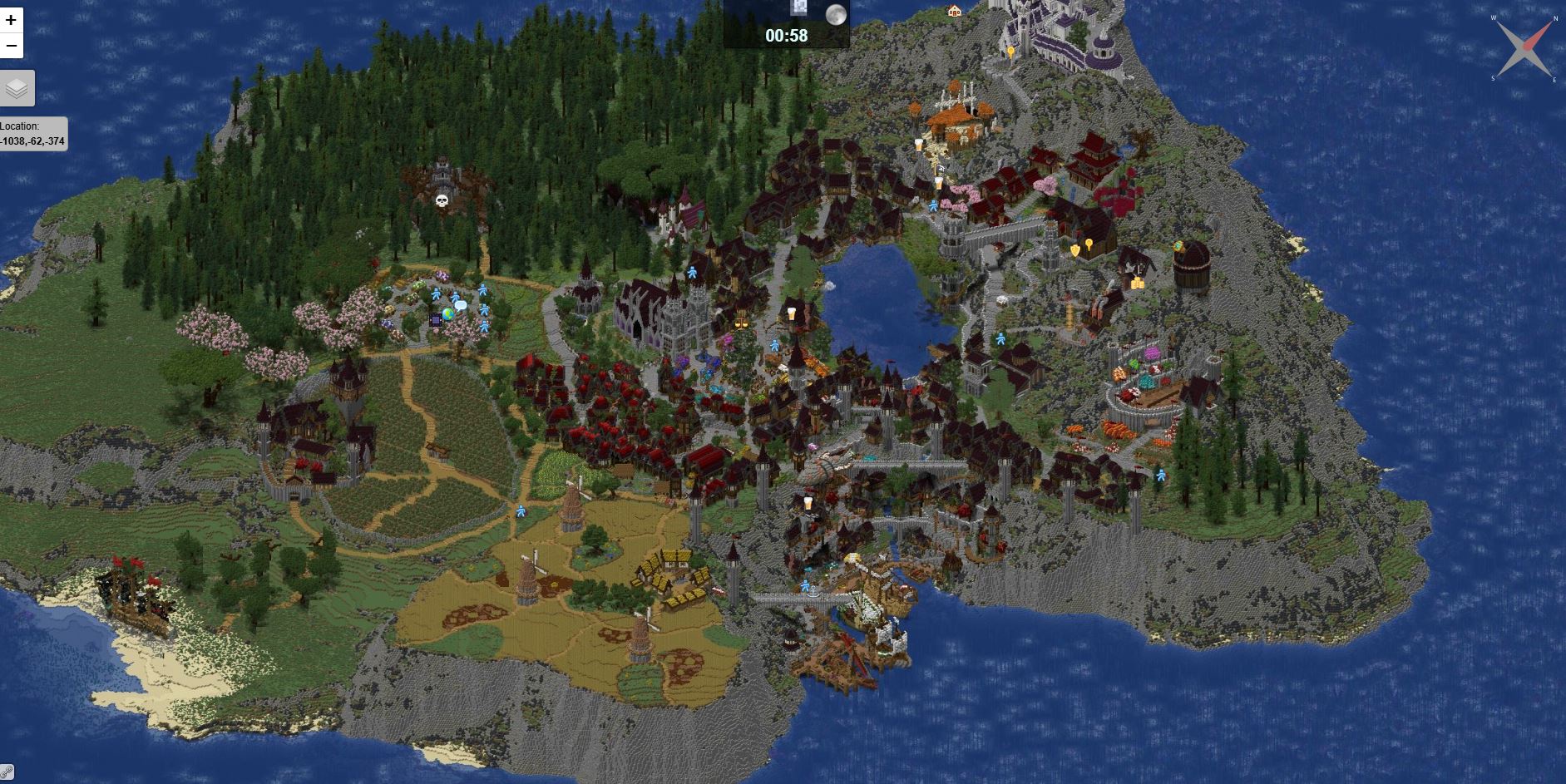Open the map layers control
Image resolution: width=1566 pixels, height=784 pixels.
tap(17, 88)
